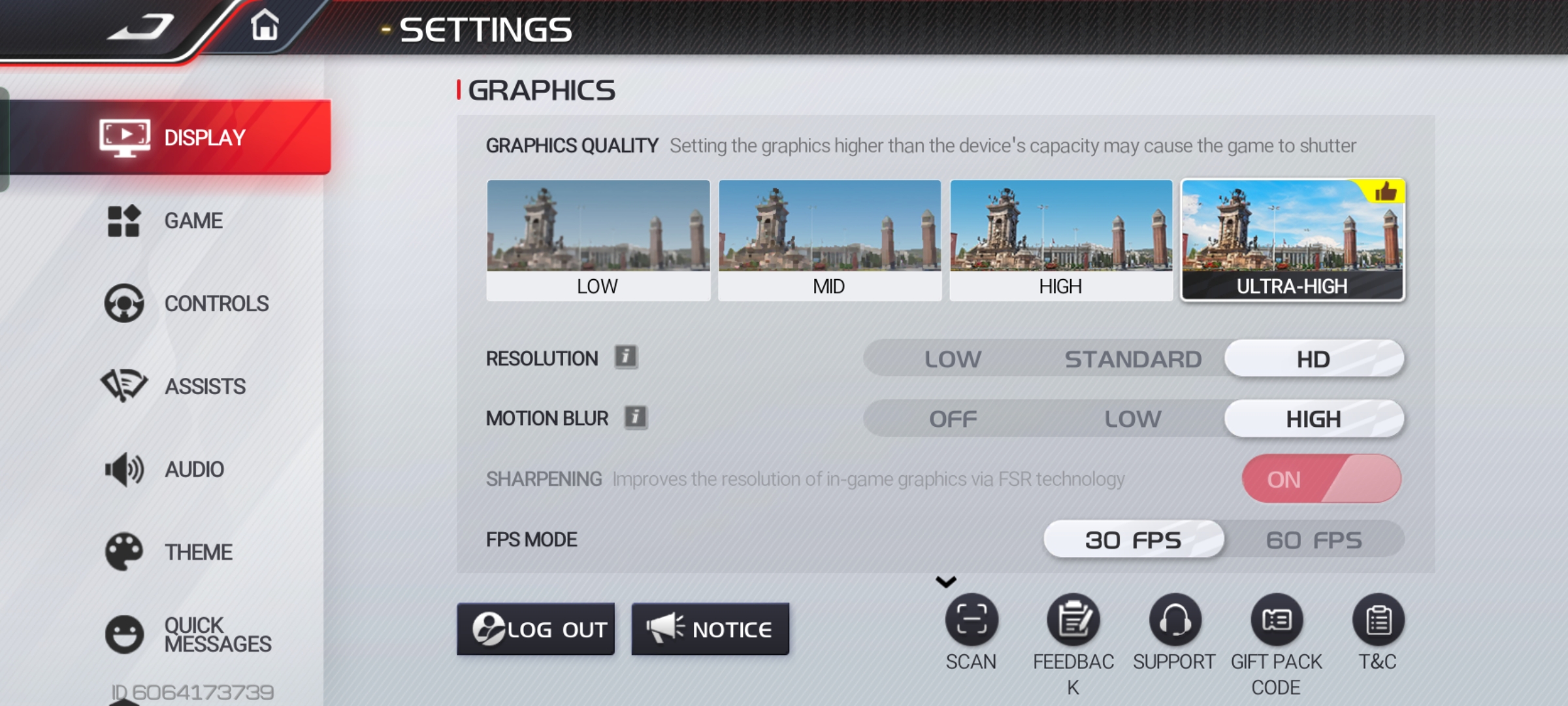This screenshot has width=1568, height=706.
Task: Switch FPS mode to 60 FPS
Action: point(1313,540)
